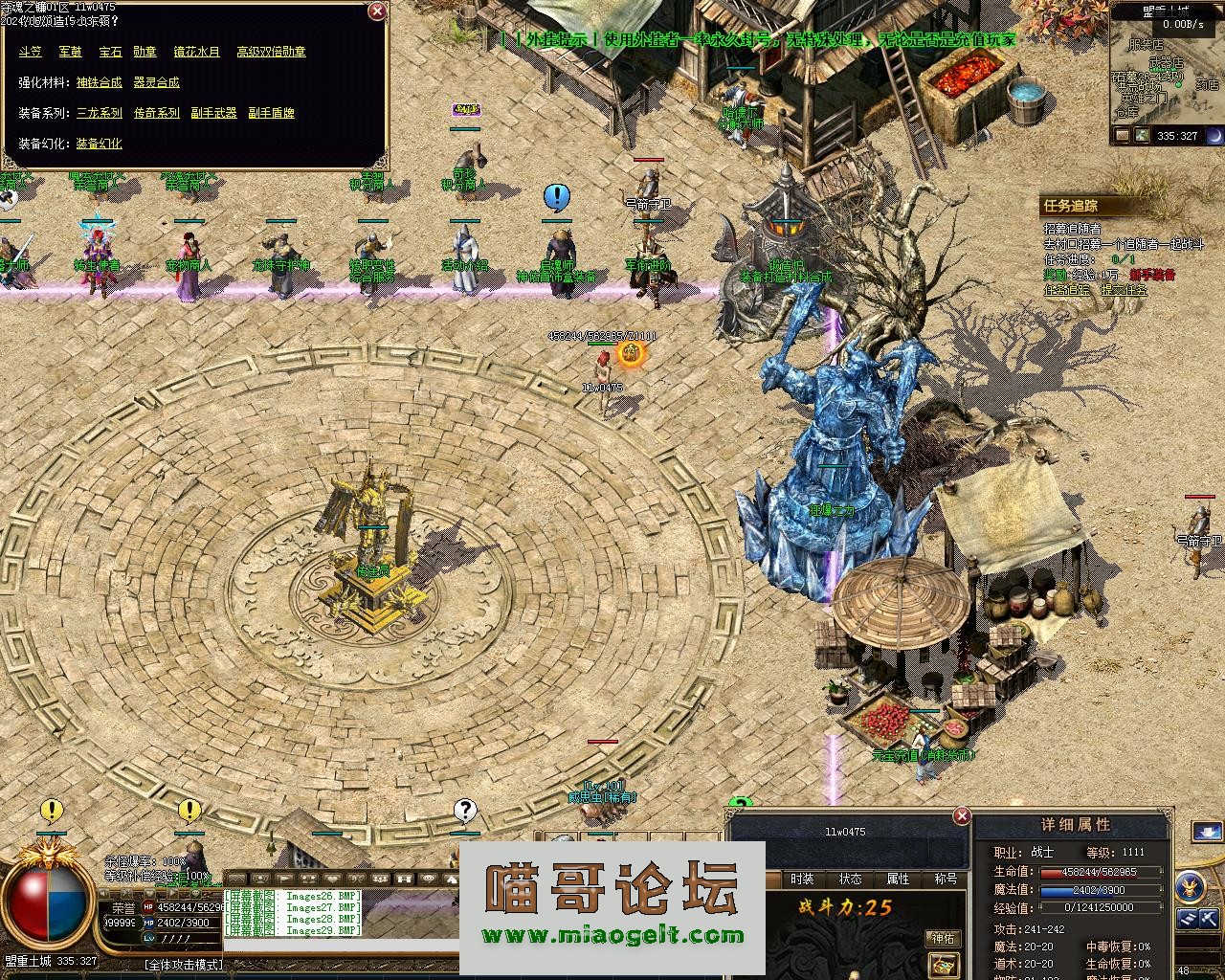Screen dimensions: 1225x980
Task: Choose 器灵合成 synthesis link
Action: tap(156, 82)
